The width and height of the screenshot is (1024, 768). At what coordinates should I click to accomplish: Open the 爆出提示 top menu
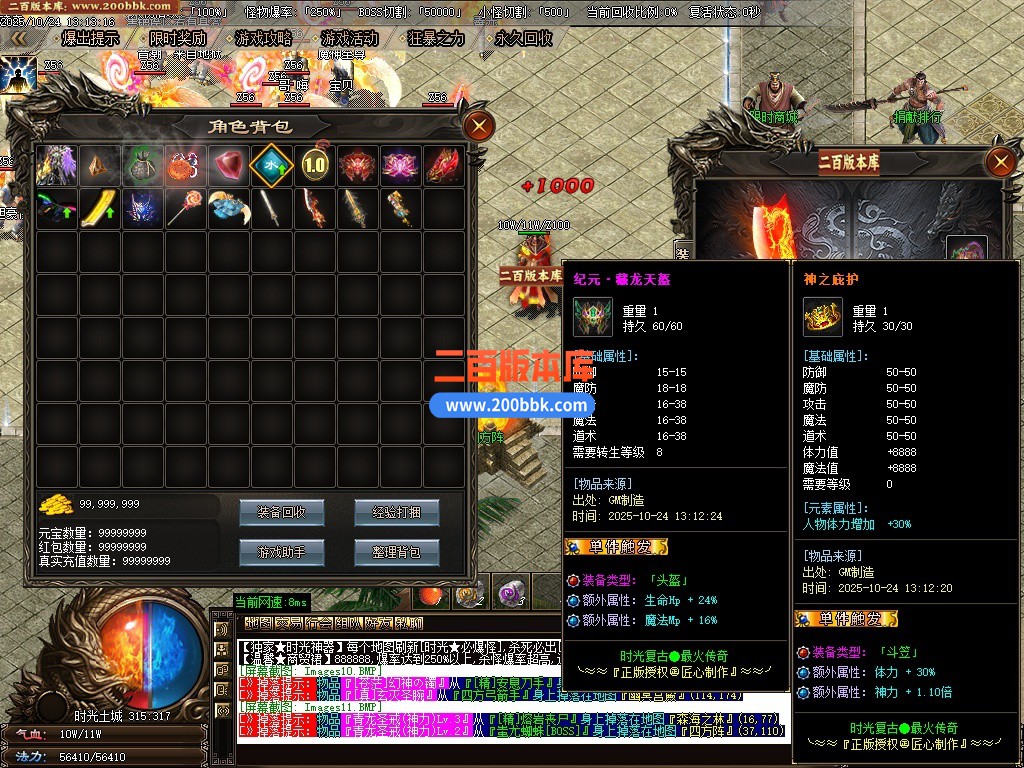pyautogui.click(x=90, y=39)
